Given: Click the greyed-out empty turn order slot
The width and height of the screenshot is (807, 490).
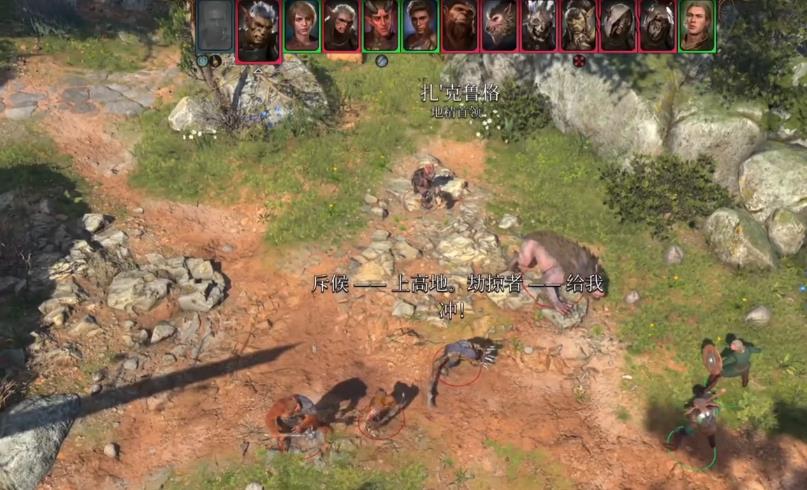Looking at the screenshot, I should [x=213, y=26].
